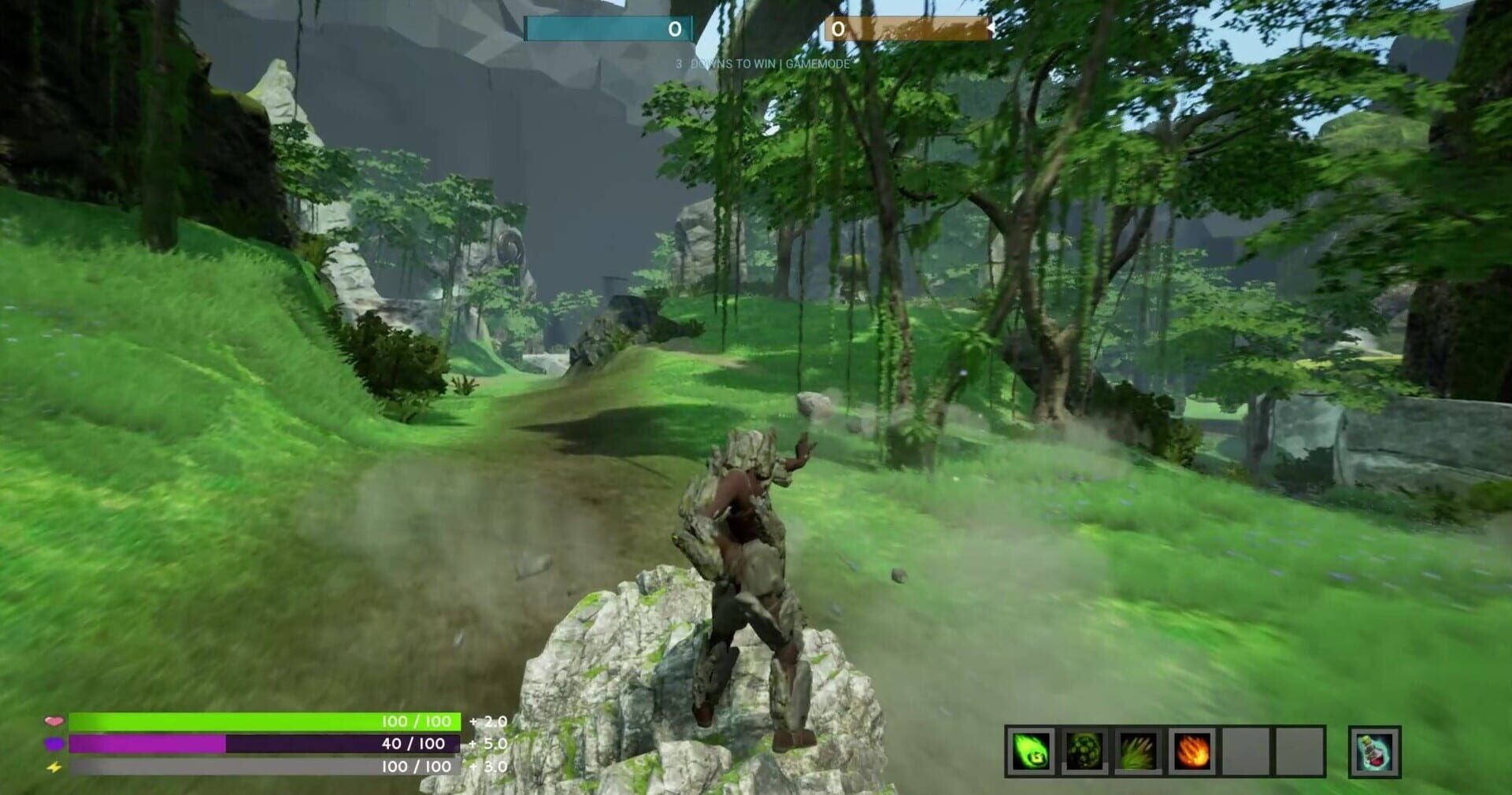Image resolution: width=1512 pixels, height=795 pixels.
Task: Click the +5.0 mana regen label
Action: [490, 743]
